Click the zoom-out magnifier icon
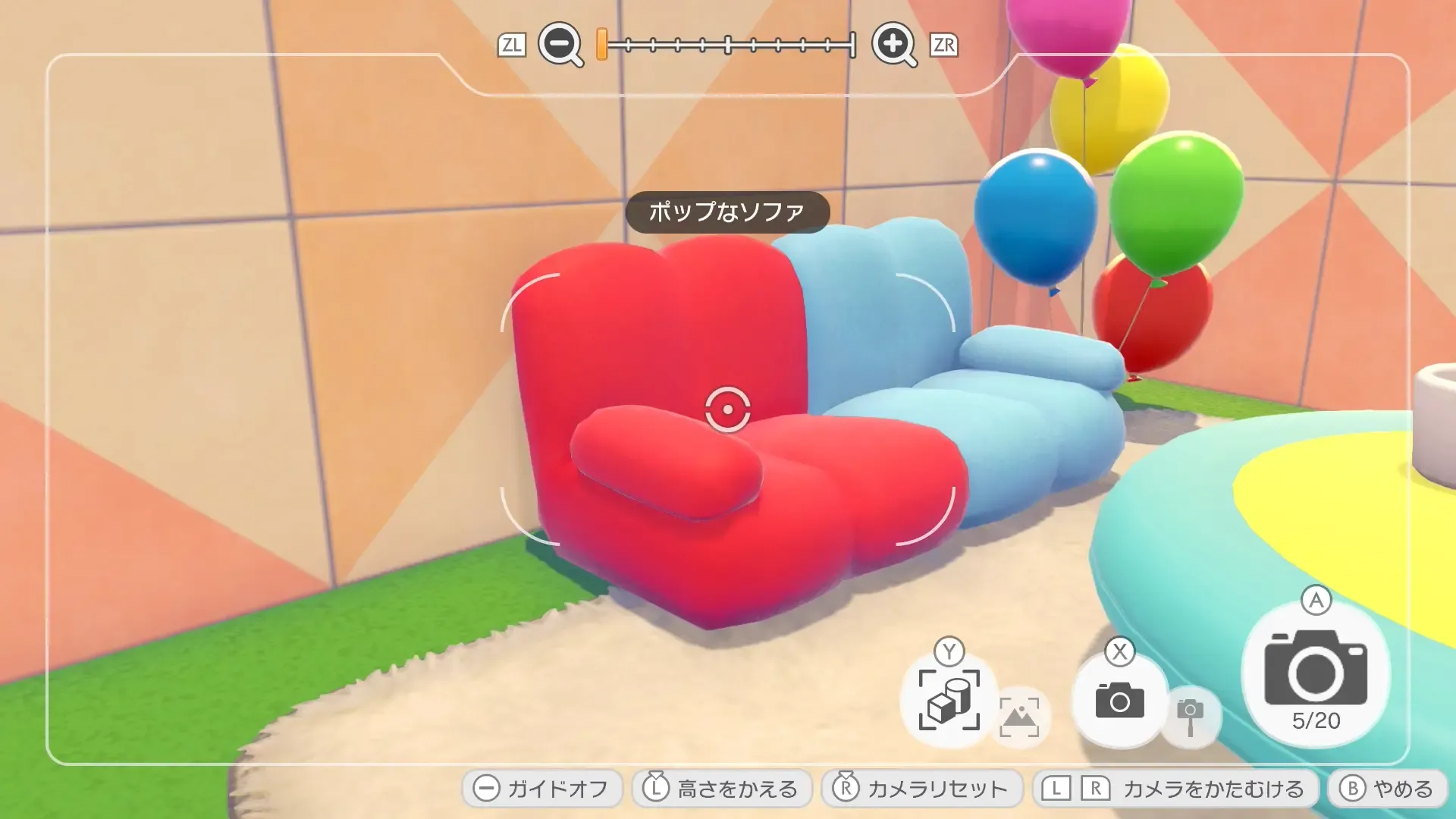 click(x=559, y=45)
